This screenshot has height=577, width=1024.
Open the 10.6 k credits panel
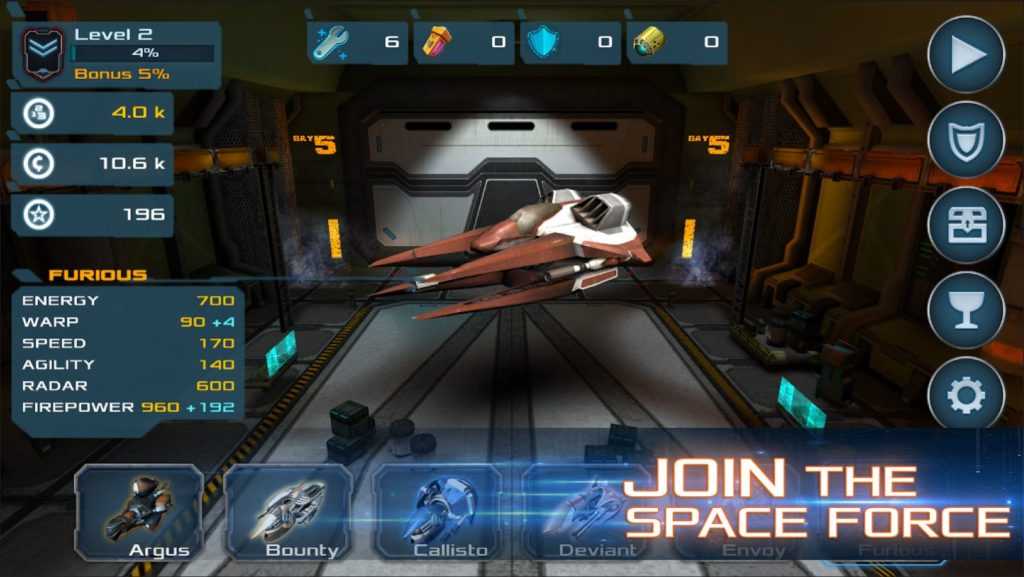92,164
